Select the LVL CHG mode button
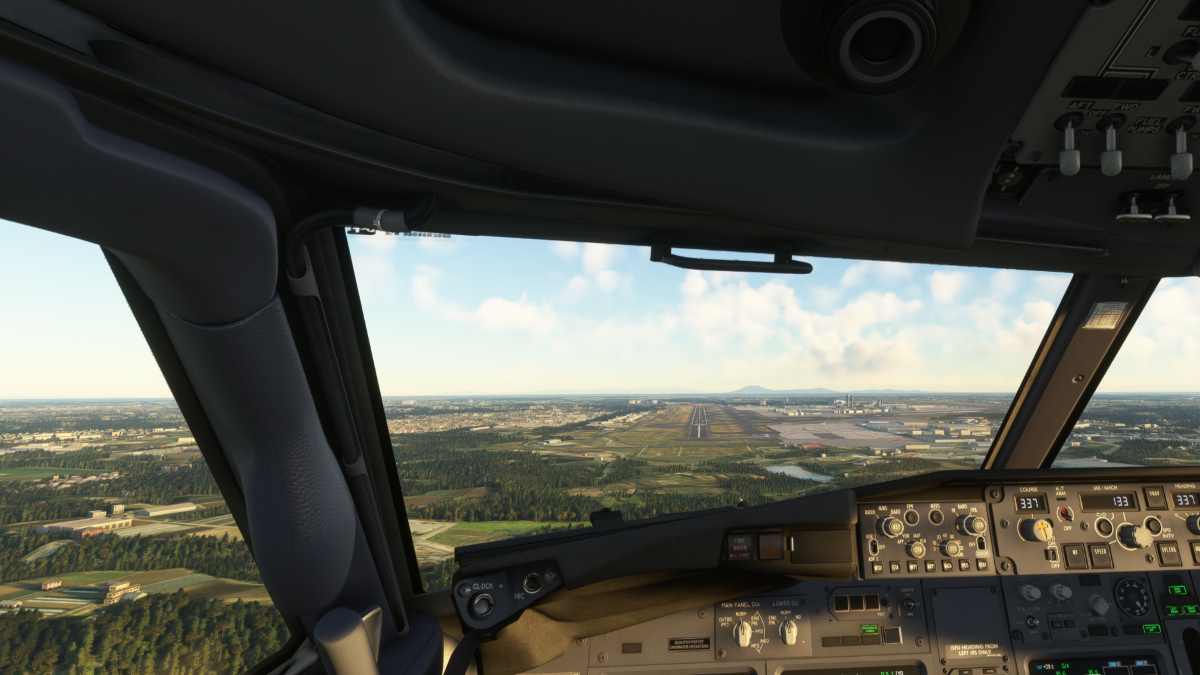Viewport: 1200px width, 675px height. (x=1167, y=553)
